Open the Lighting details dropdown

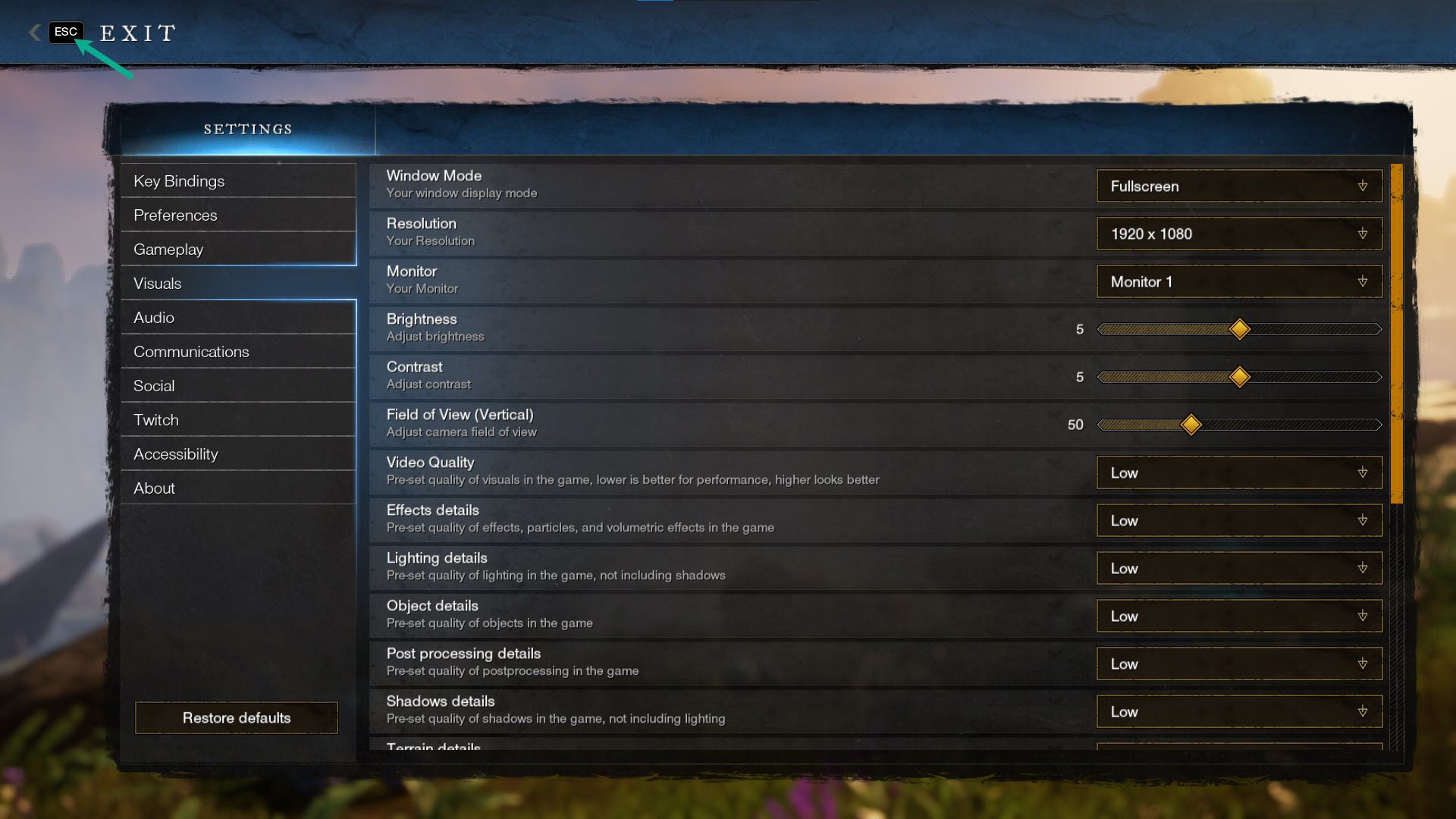(1238, 568)
